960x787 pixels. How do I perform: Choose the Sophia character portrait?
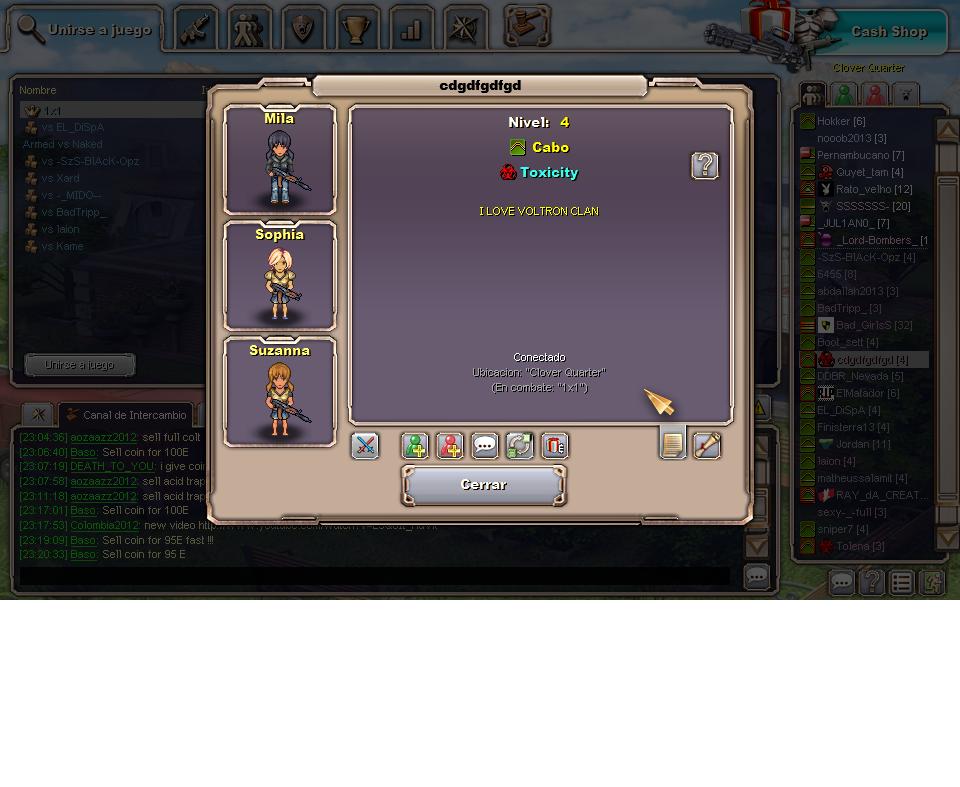(280, 276)
